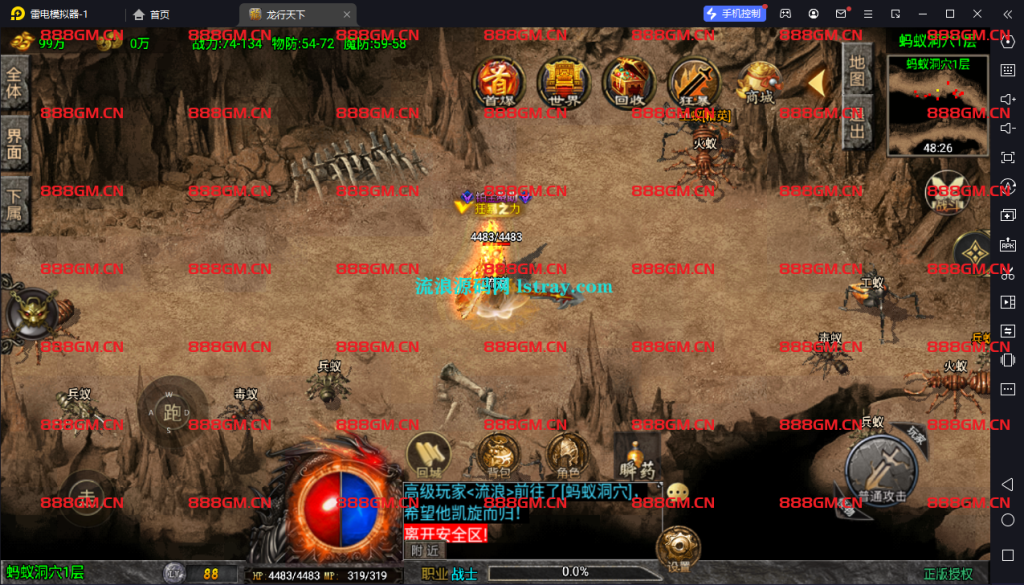This screenshot has width=1024, height=585.
Task: Collapse the top icon row with the arrow
Action: pos(817,81)
